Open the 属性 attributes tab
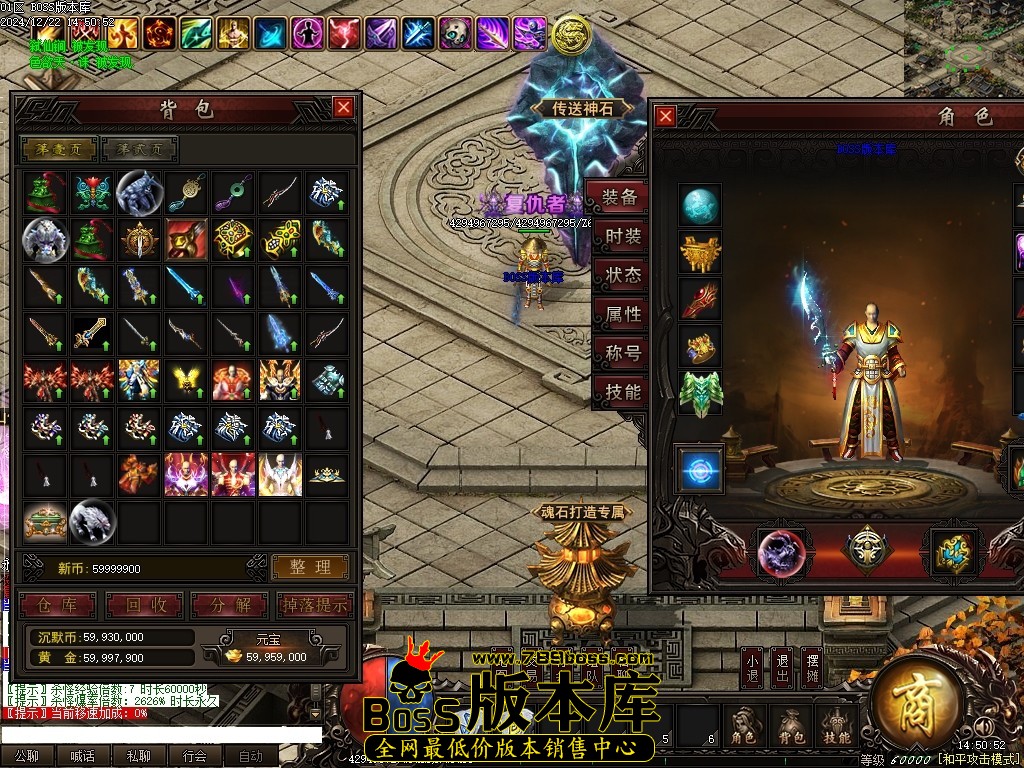The image size is (1024, 768). click(x=622, y=314)
